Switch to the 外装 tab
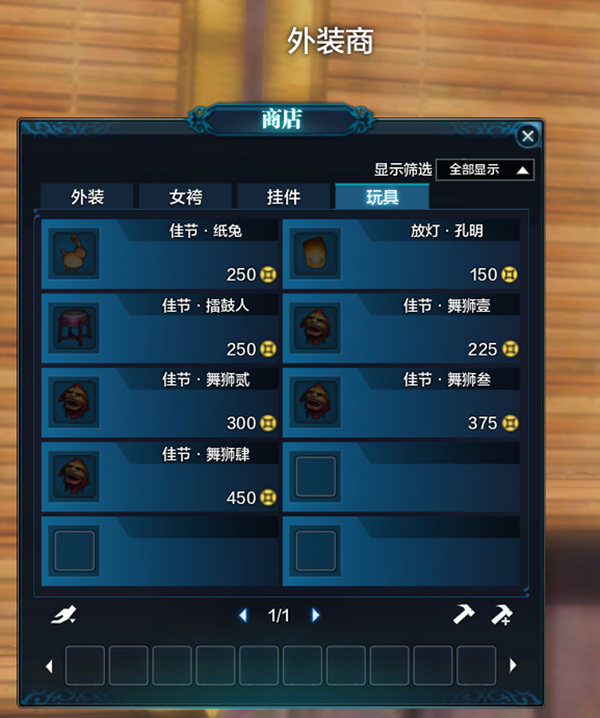The image size is (600, 718). pos(87,197)
